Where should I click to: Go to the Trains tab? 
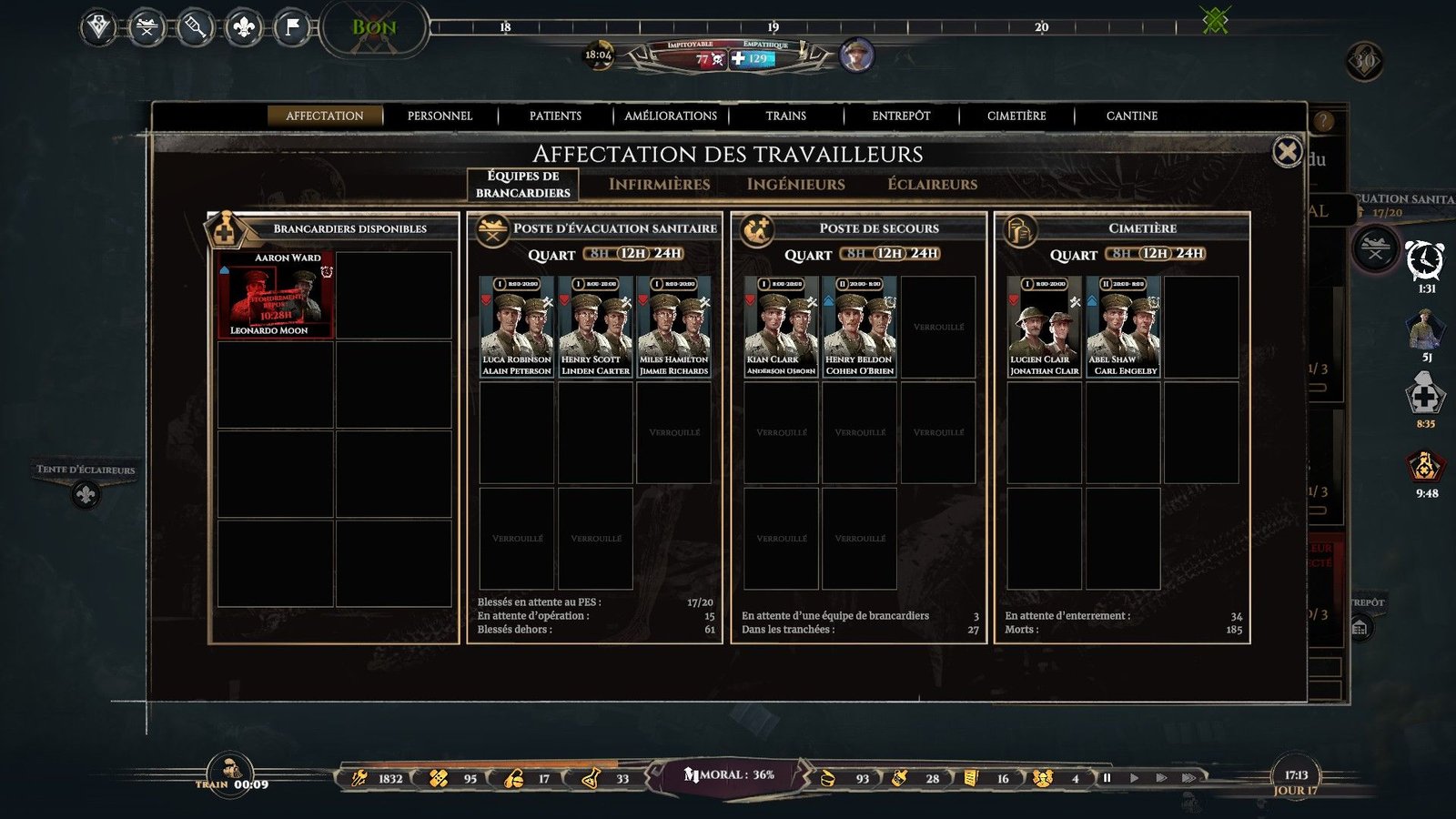(x=785, y=116)
